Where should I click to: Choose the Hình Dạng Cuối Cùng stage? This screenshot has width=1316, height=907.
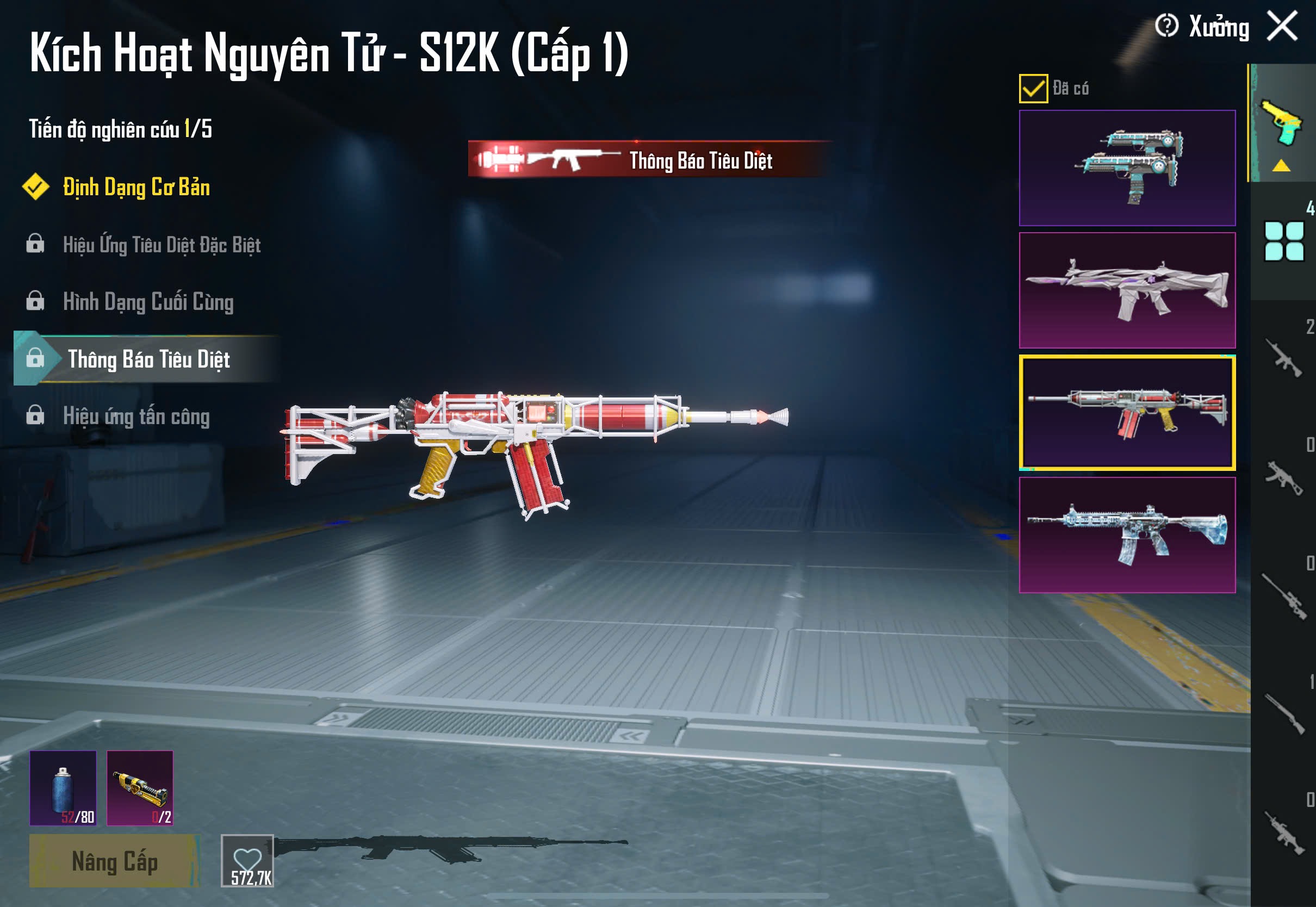tap(148, 302)
